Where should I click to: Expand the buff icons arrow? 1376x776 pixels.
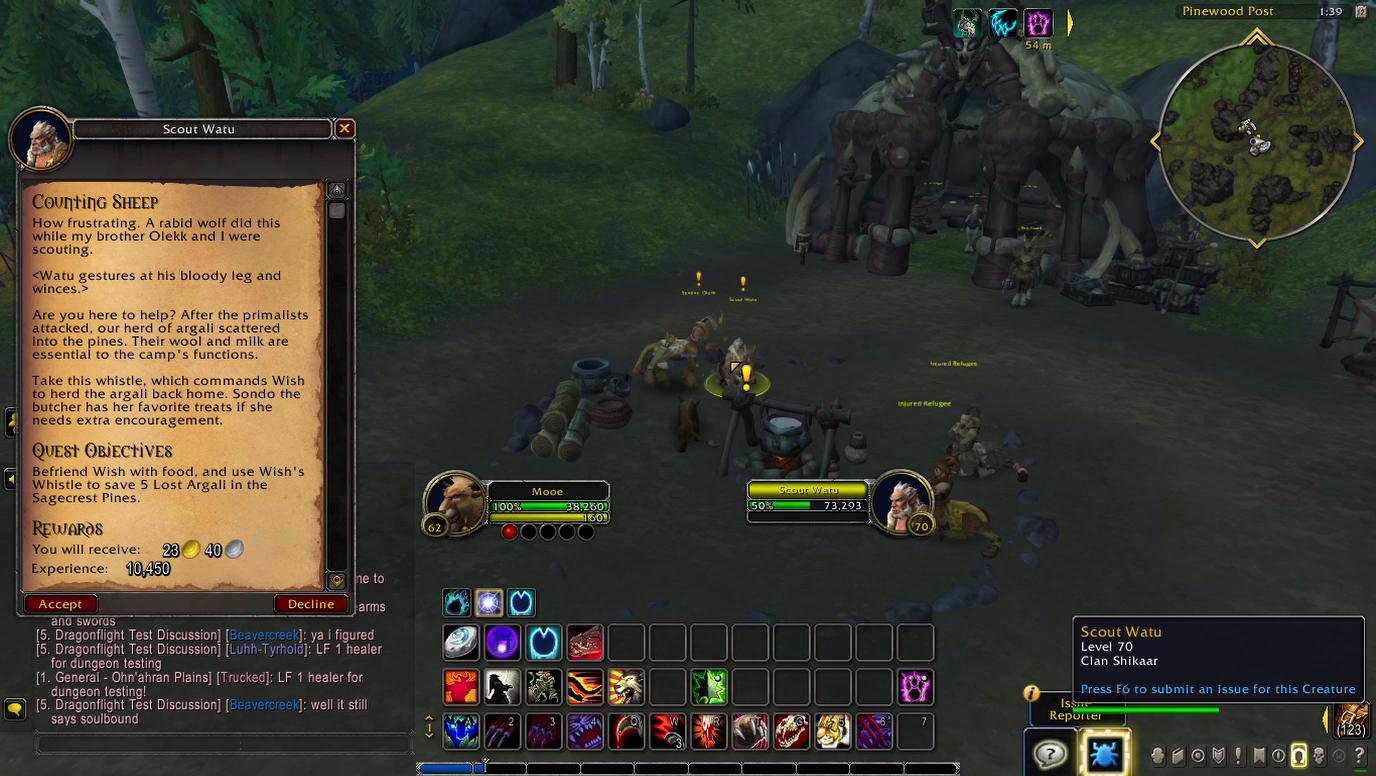pos(1069,23)
